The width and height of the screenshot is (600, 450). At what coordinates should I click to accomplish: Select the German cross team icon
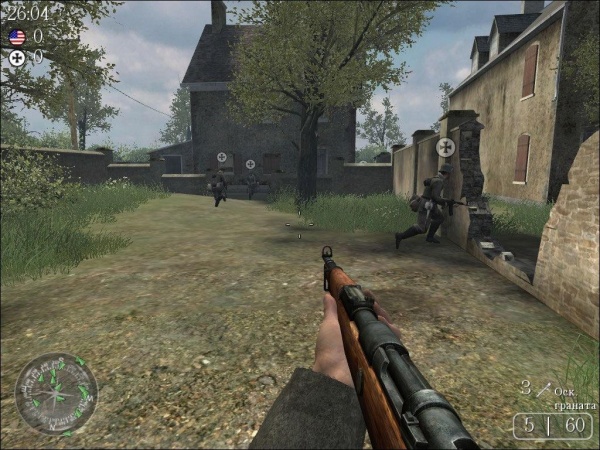(17, 58)
